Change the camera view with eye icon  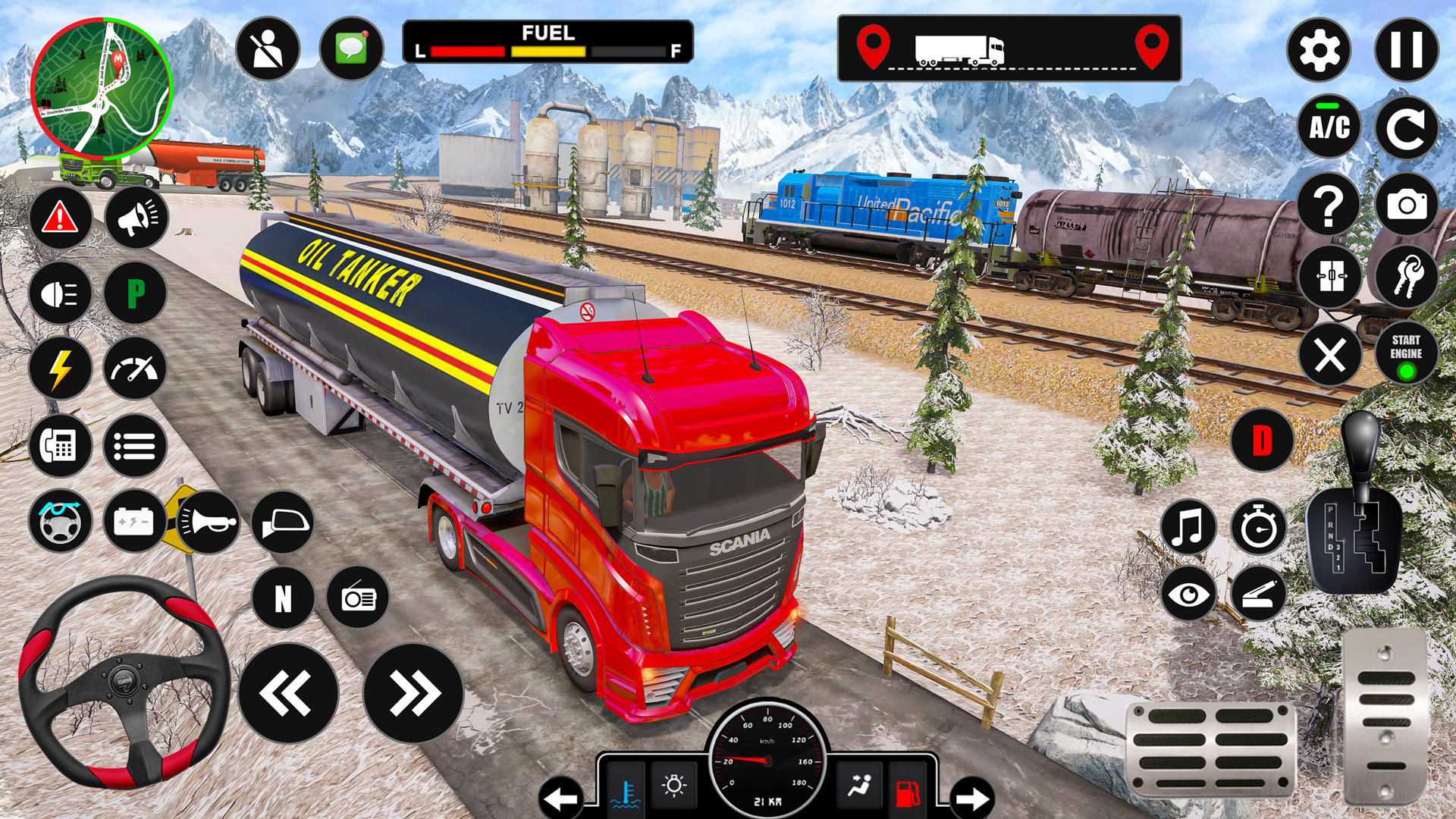click(x=1188, y=594)
